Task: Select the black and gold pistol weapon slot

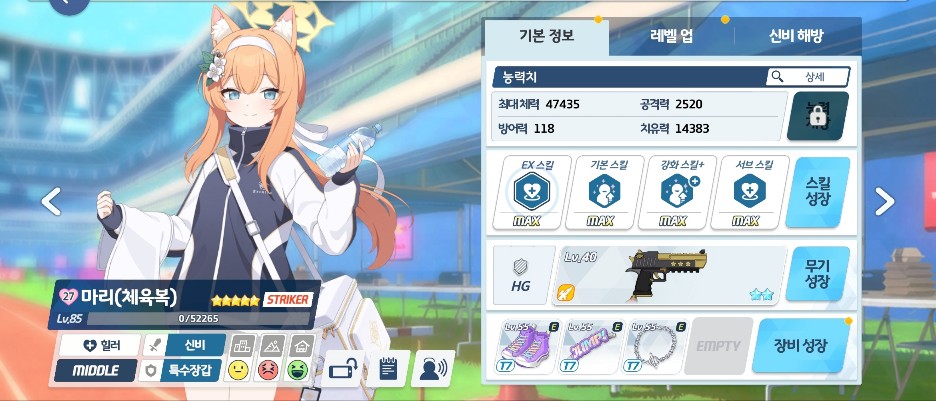Action: click(x=668, y=275)
